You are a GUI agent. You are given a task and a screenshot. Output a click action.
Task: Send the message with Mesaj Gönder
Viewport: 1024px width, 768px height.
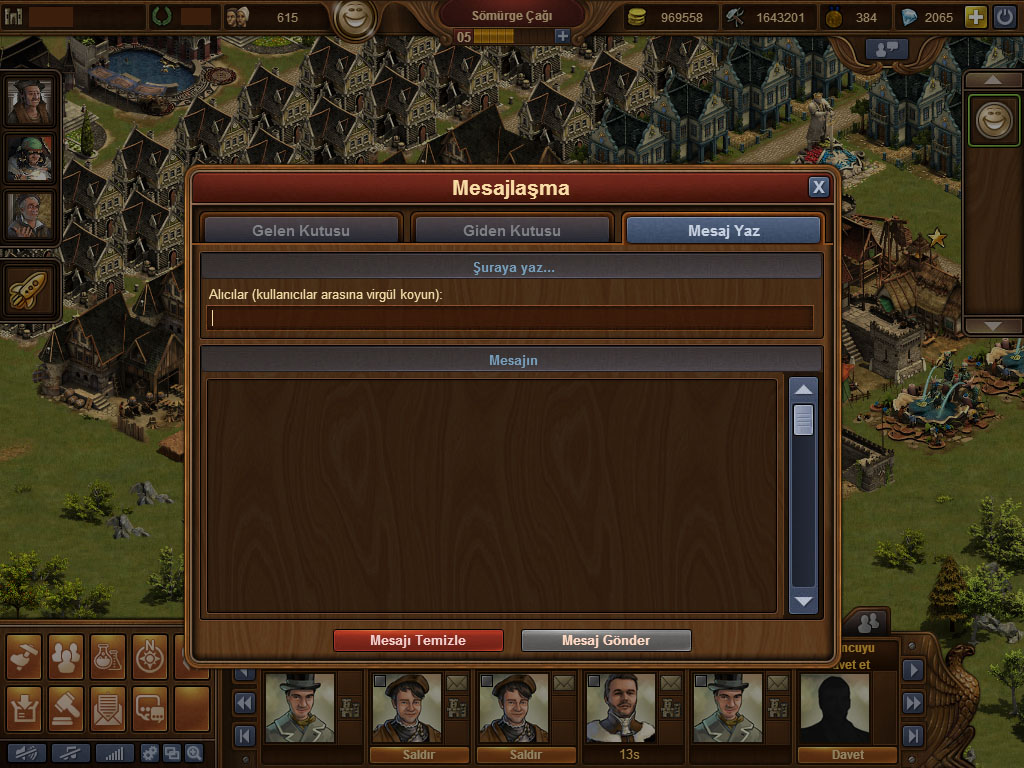[606, 641]
